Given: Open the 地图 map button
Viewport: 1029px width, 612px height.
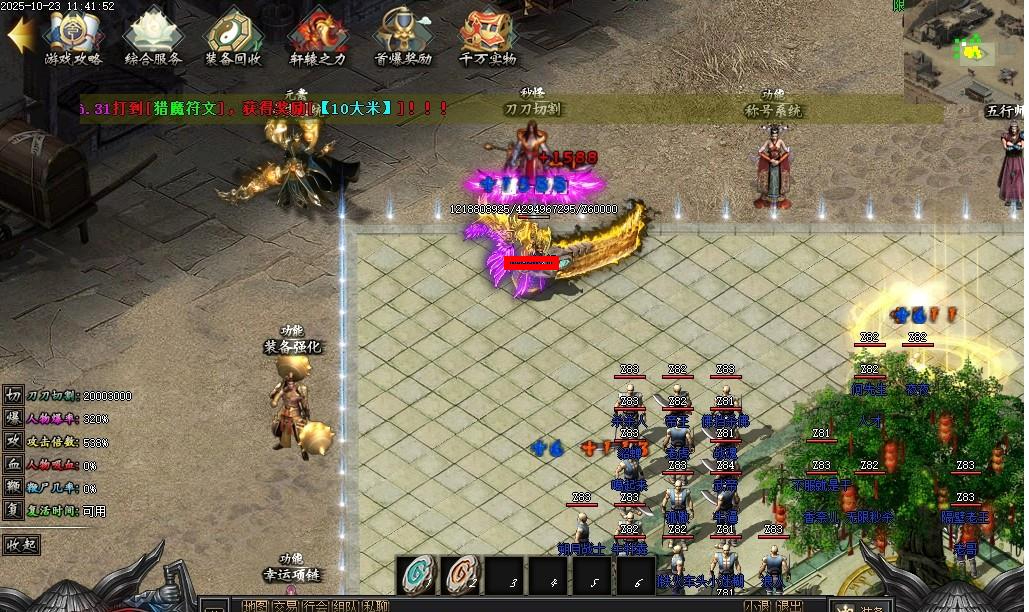Looking at the screenshot, I should 255,606.
